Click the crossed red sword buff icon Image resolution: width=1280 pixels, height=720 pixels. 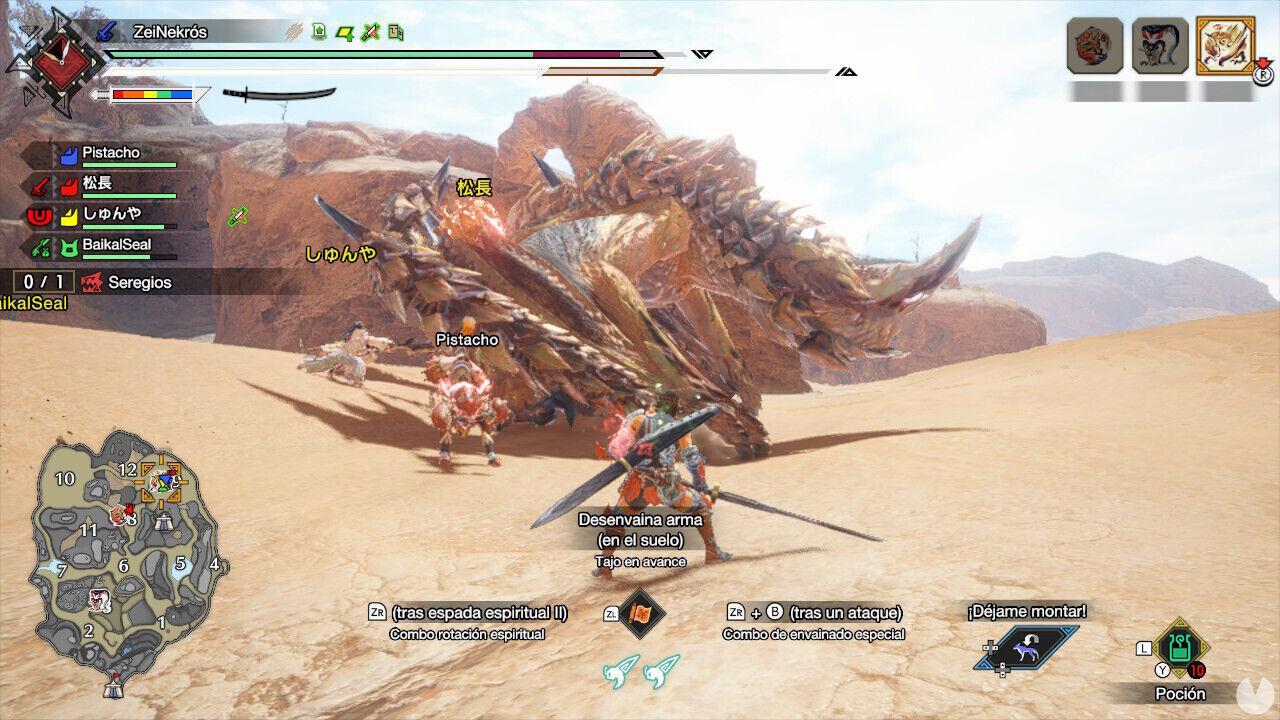371,32
